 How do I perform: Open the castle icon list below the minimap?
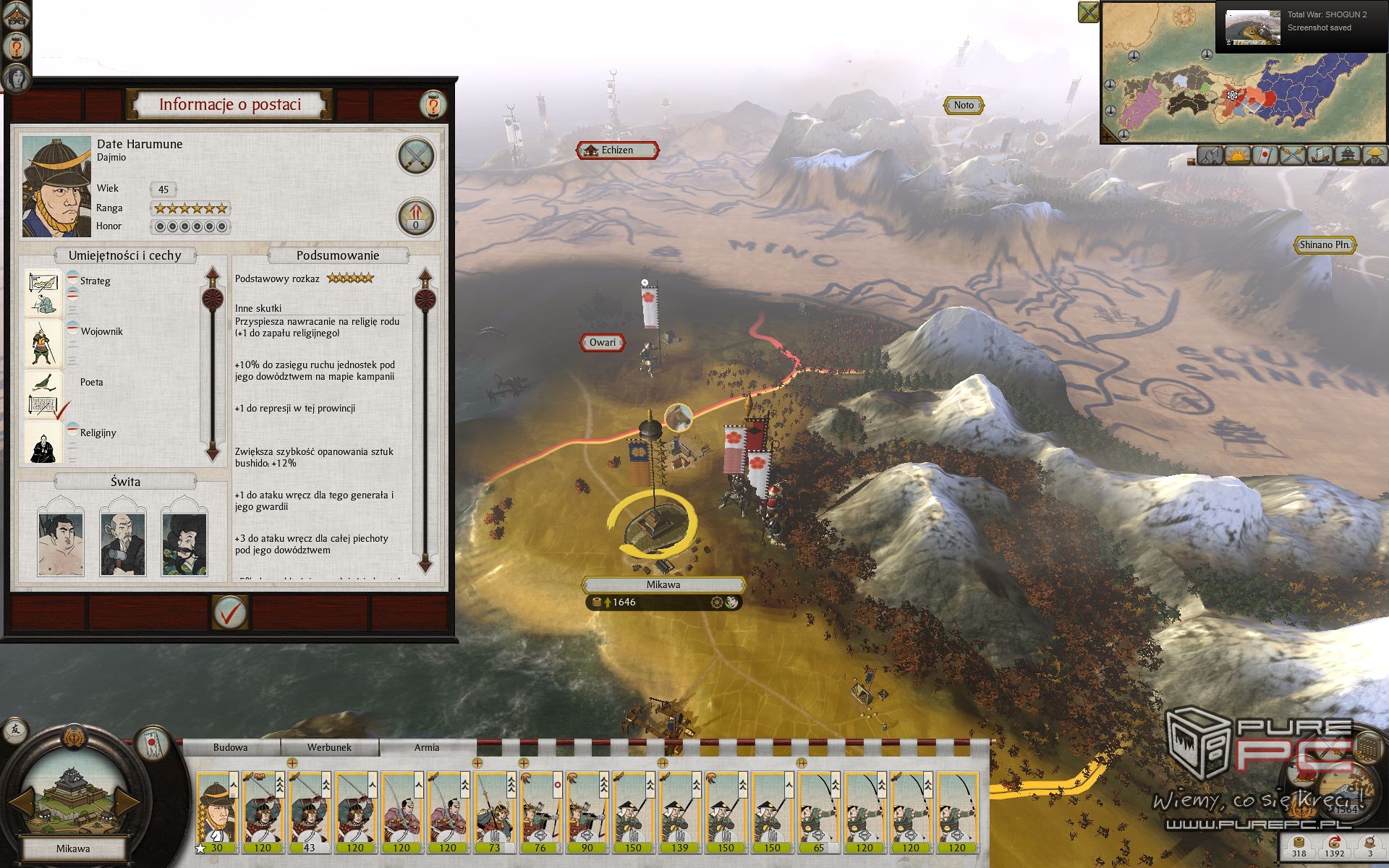[1348, 155]
